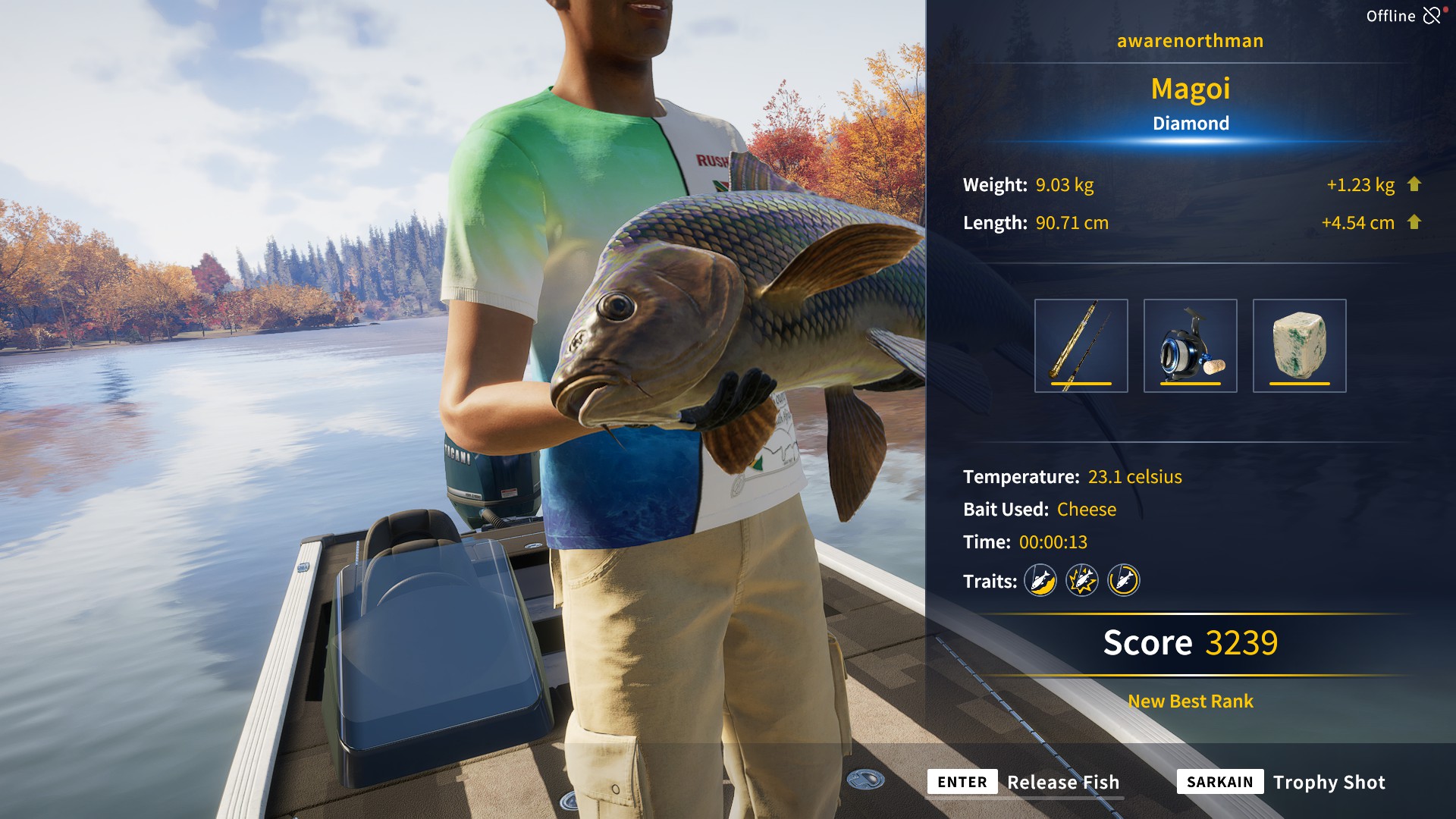
Task: Inspect the last fish trait icon
Action: (x=1124, y=581)
